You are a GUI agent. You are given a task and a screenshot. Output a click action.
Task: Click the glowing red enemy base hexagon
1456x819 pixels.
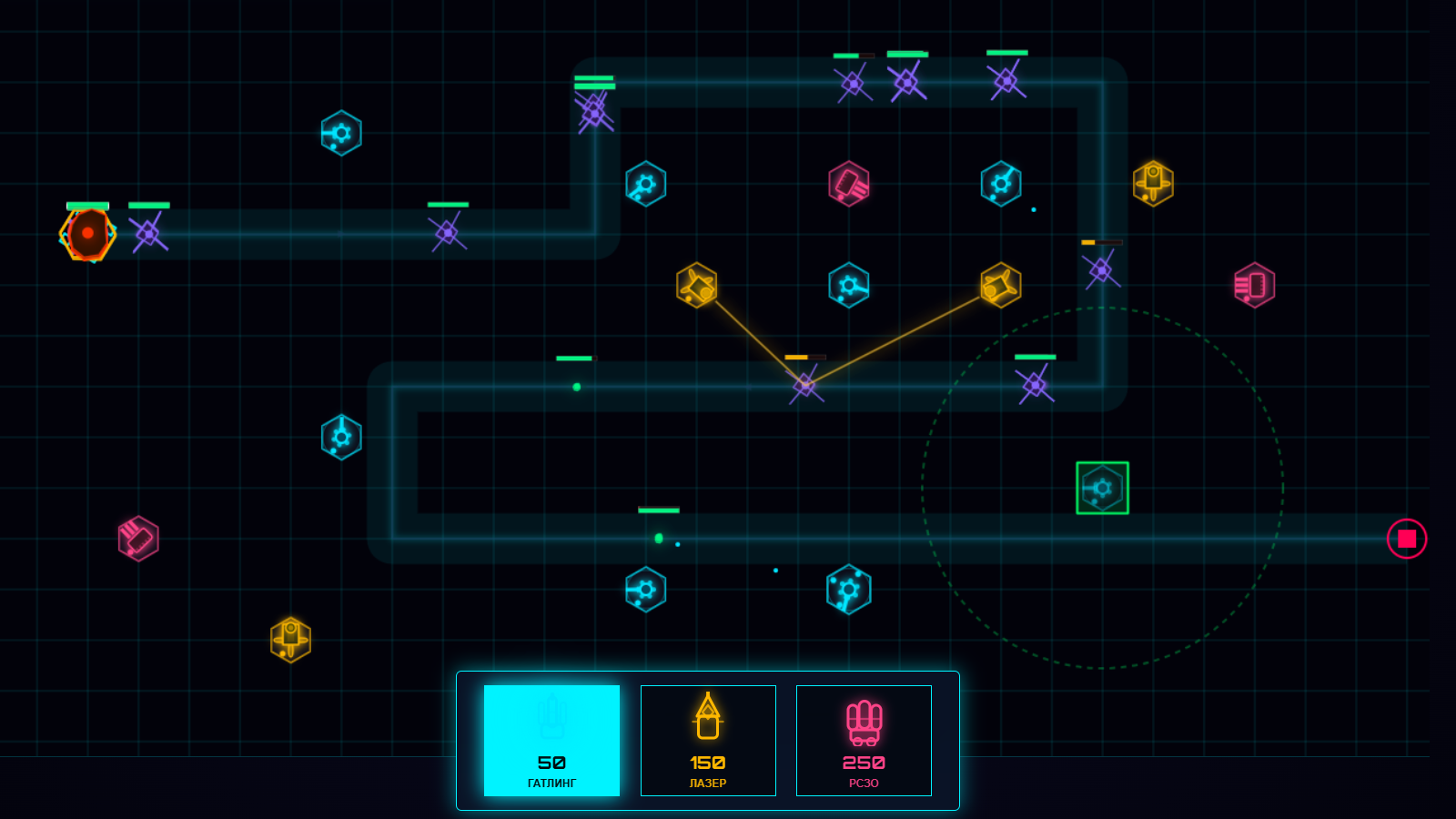[x=87, y=234]
